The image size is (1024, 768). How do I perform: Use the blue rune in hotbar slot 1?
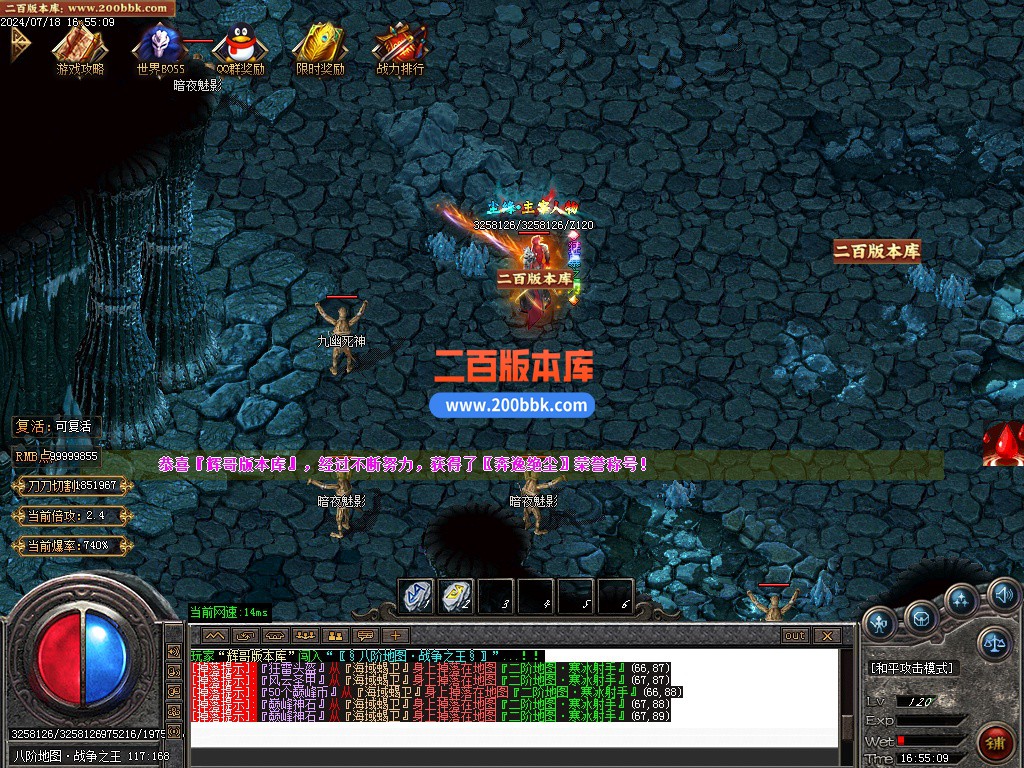click(416, 596)
